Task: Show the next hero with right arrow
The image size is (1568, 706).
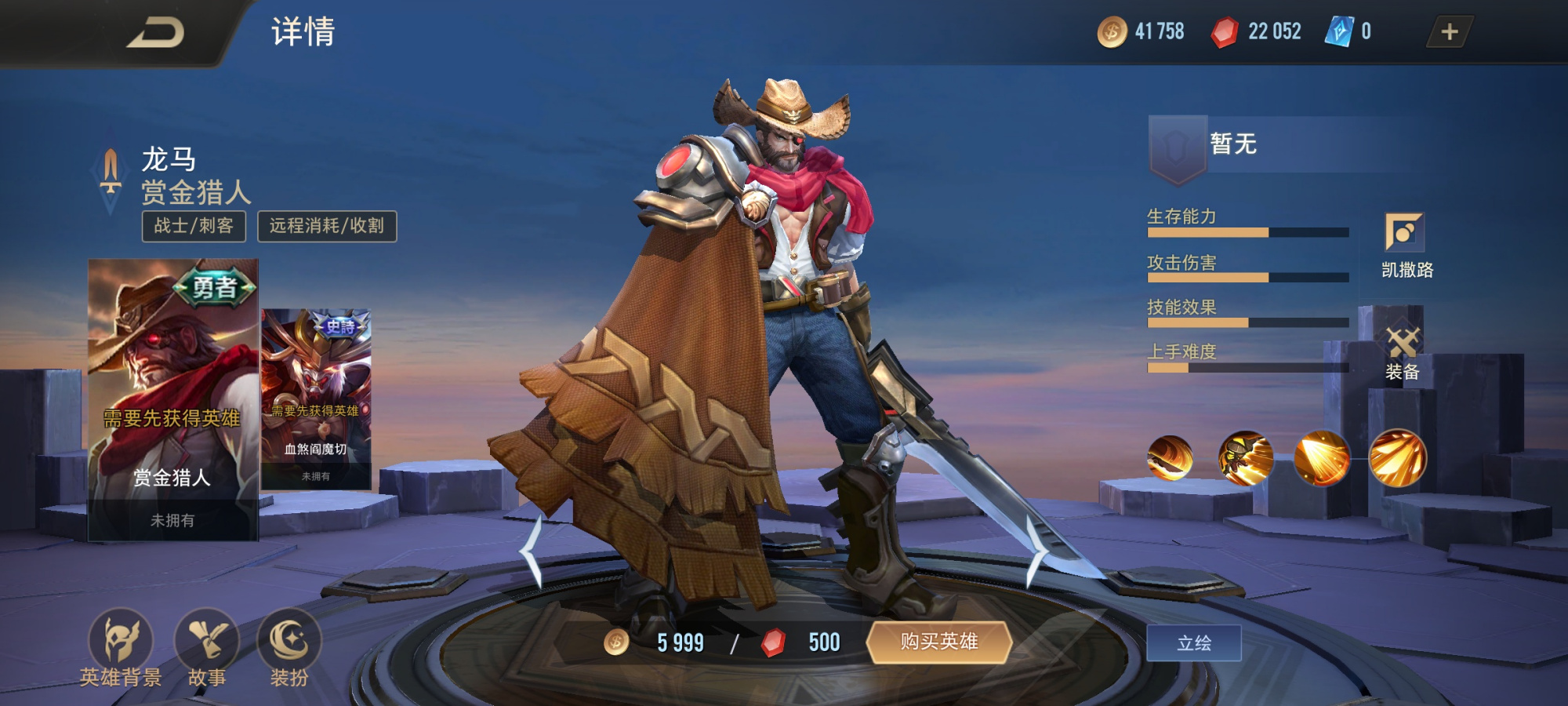Action: coord(1036,551)
